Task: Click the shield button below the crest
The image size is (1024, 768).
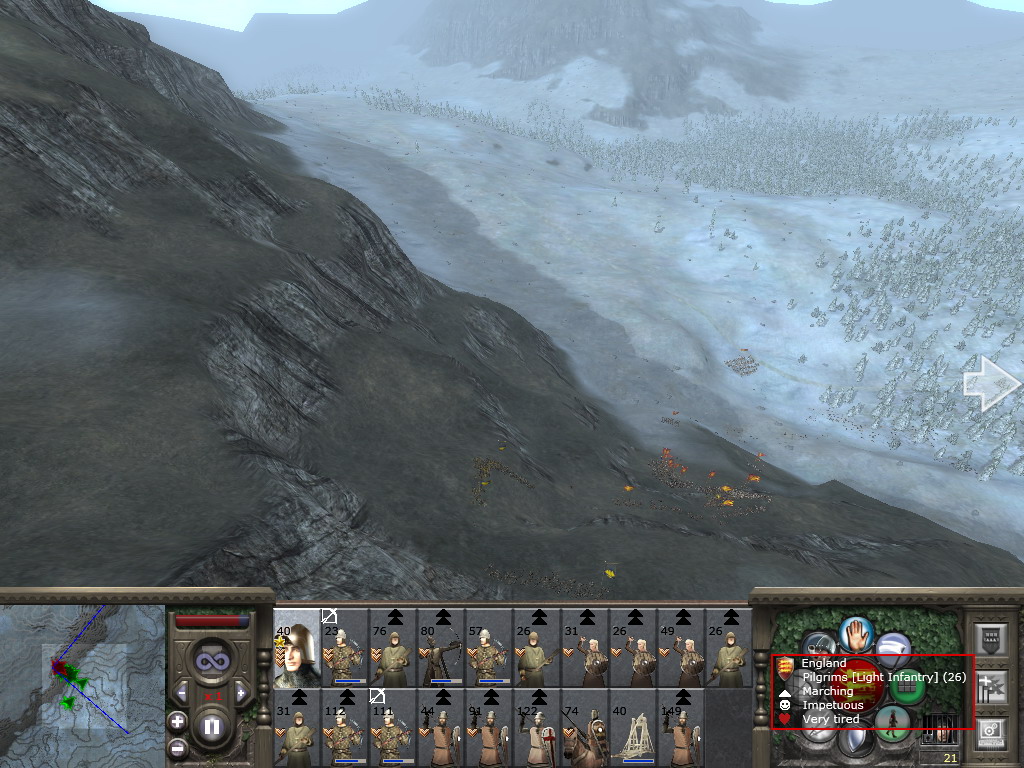Action: [x=856, y=741]
